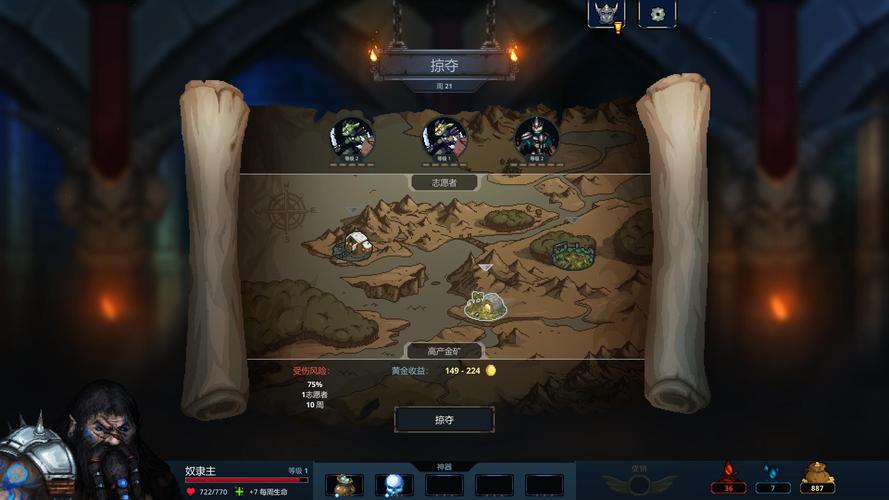
Task: Click the blue droplet resource icon
Action: 771,475
